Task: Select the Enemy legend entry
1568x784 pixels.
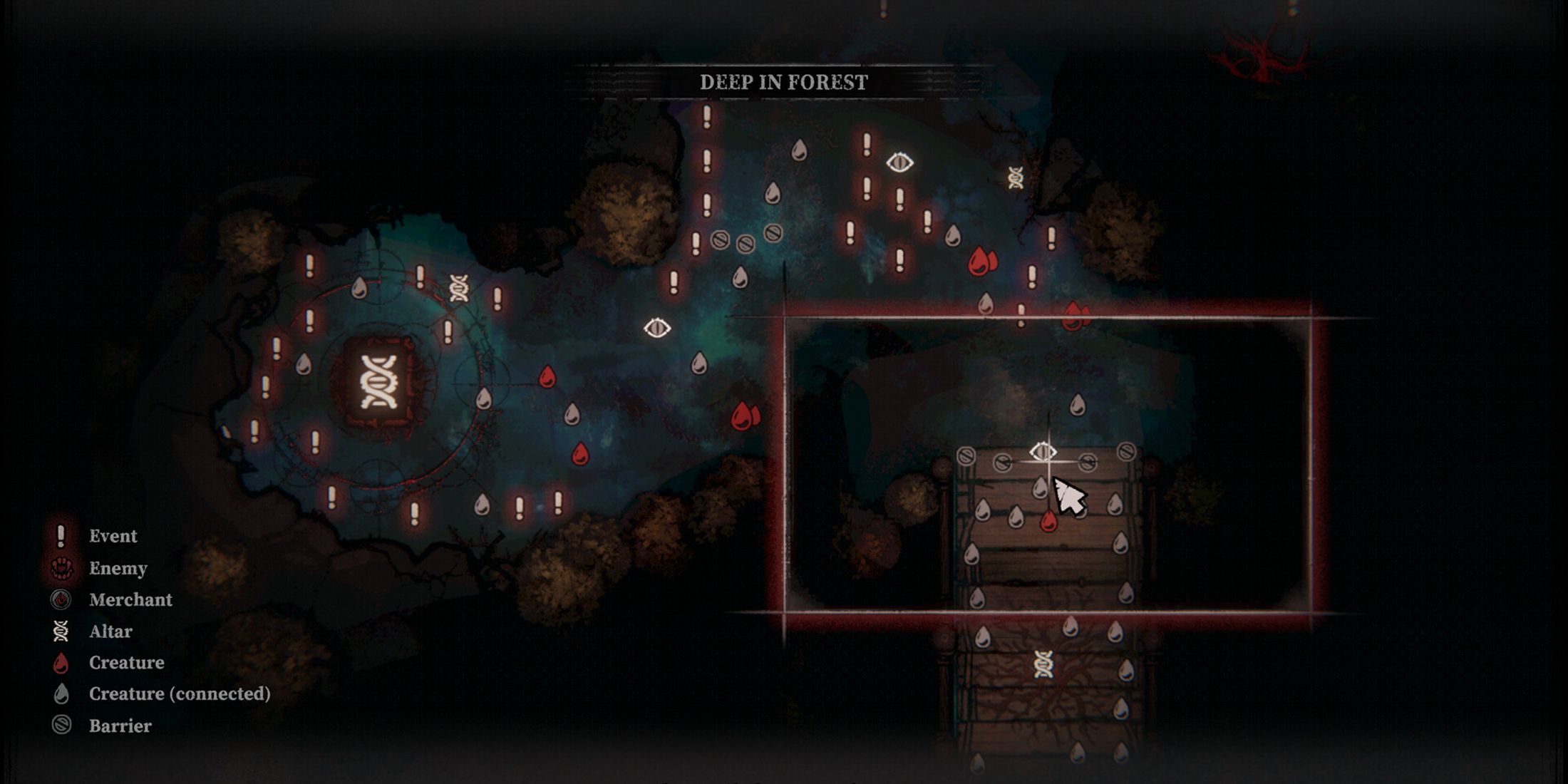Action: 118,568
